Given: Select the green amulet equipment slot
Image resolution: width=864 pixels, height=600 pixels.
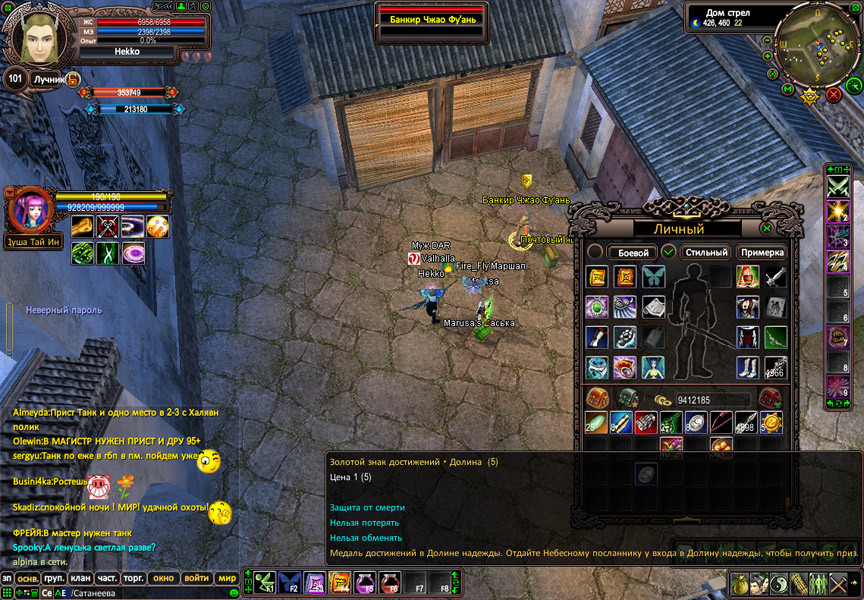Looking at the screenshot, I should [x=597, y=307].
